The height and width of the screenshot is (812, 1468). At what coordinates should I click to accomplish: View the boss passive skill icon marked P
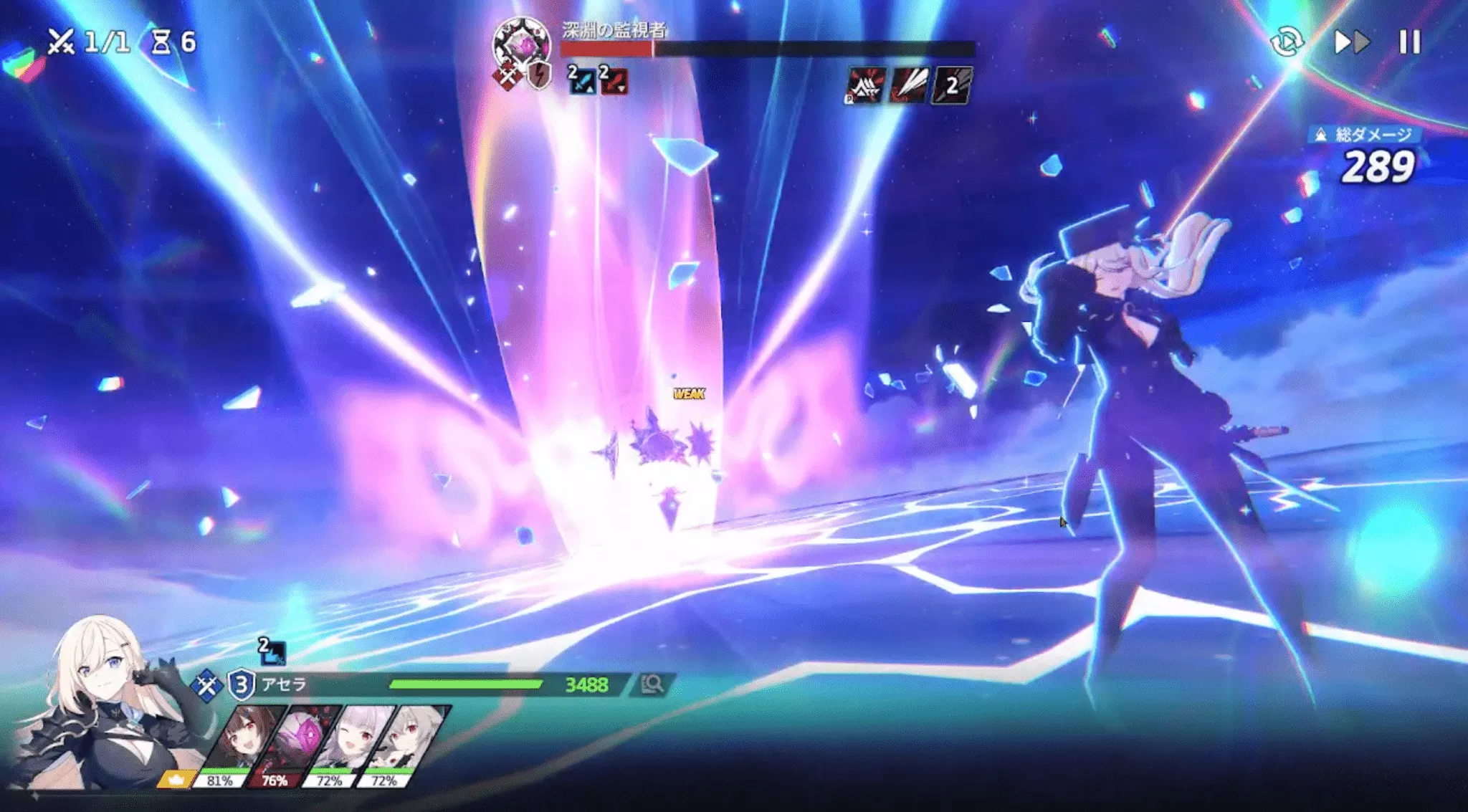[865, 86]
